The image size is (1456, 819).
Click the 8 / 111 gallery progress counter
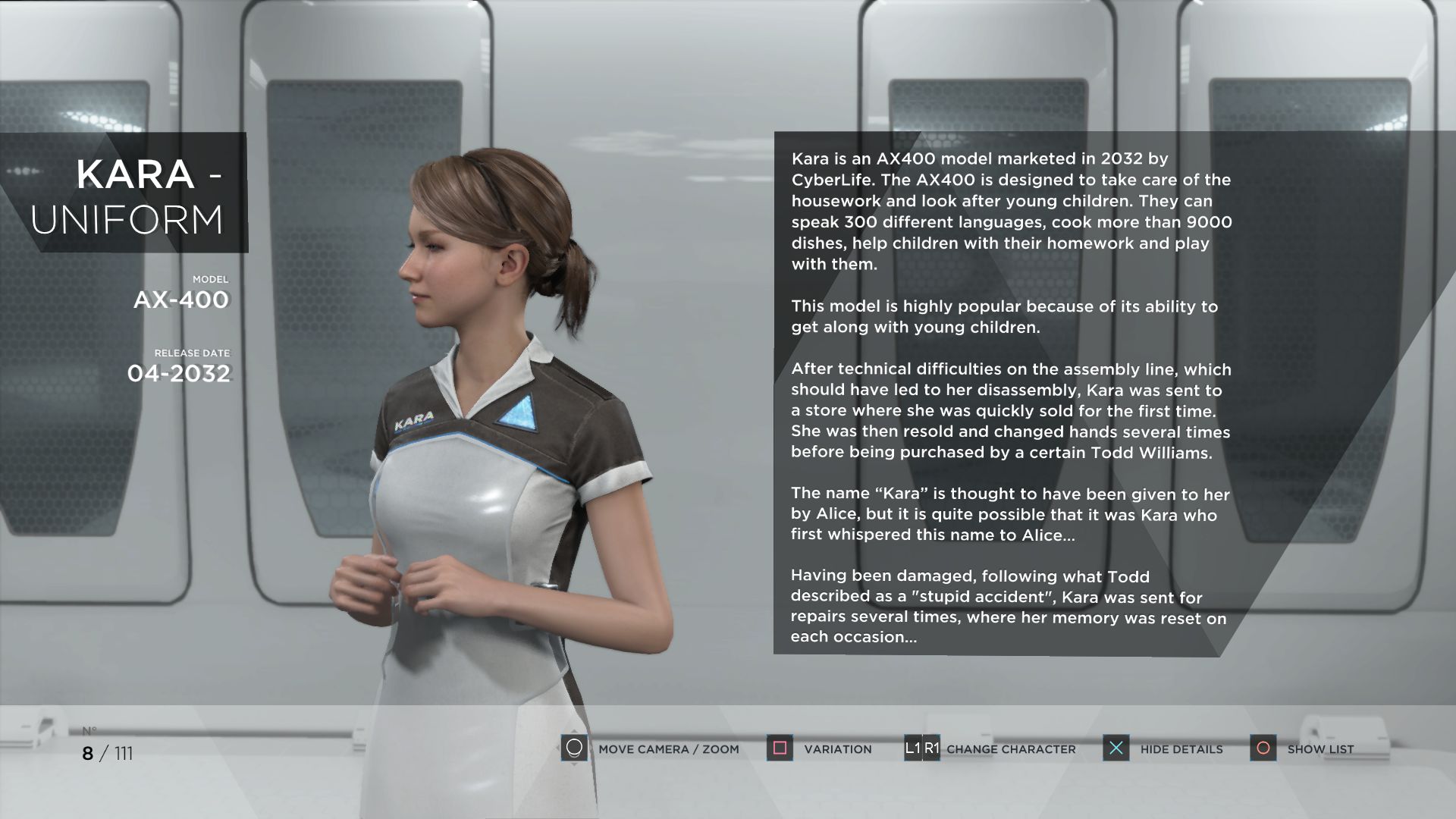click(107, 753)
